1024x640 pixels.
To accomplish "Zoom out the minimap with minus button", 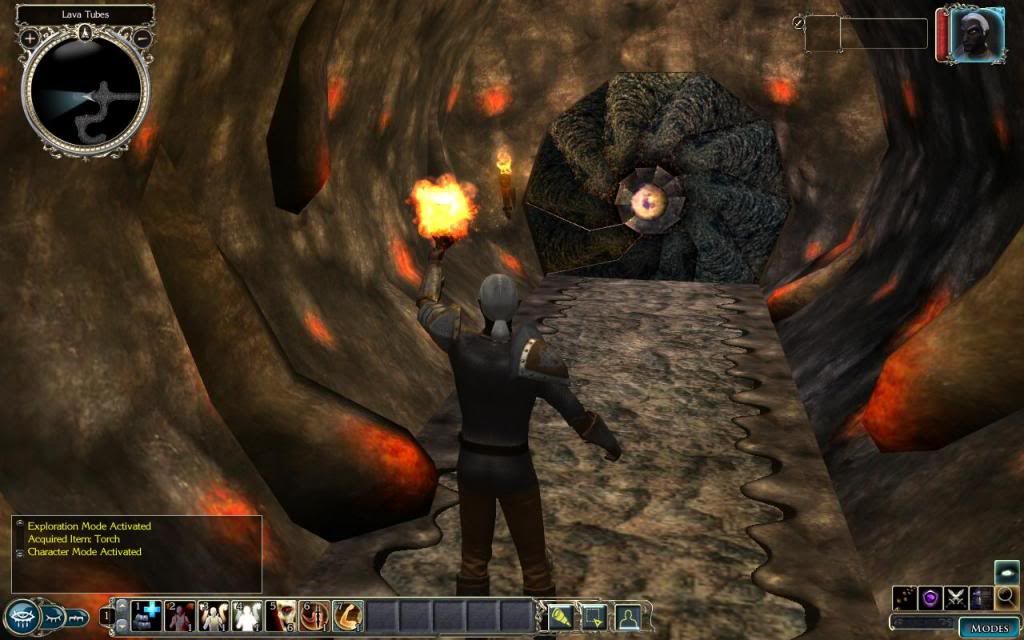I will tap(143, 38).
